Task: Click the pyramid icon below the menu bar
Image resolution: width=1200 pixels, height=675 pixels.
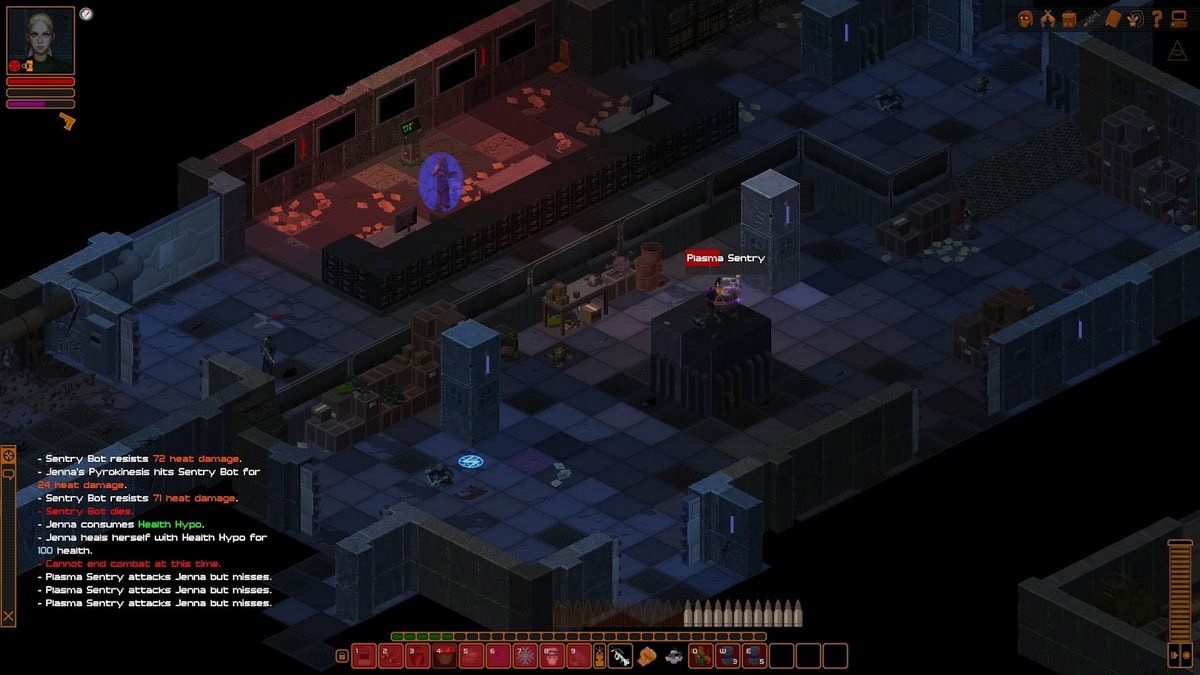Action: [1177, 51]
